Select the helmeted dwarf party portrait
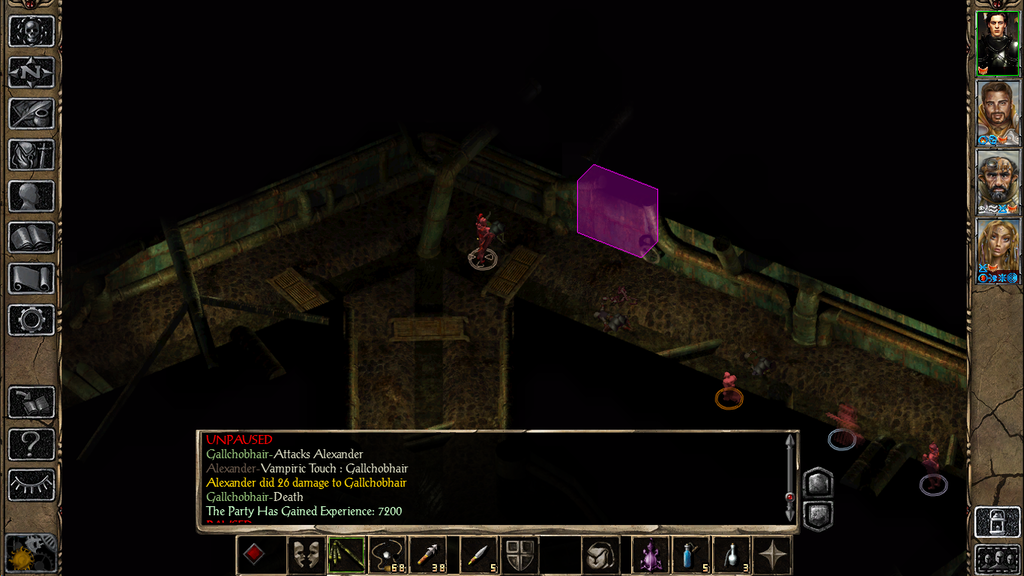This screenshot has width=1024, height=576. pos(997,180)
